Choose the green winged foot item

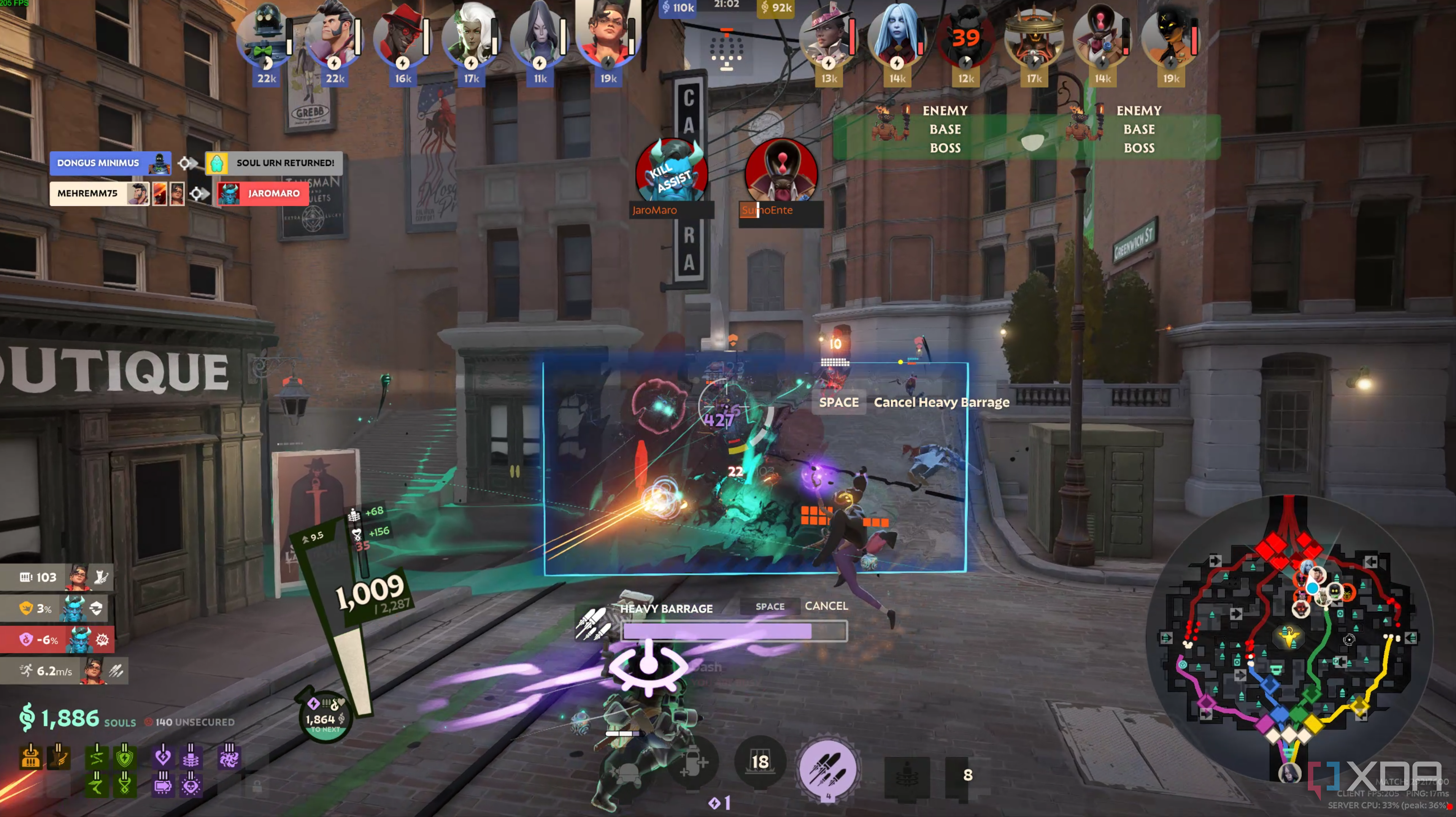click(97, 784)
